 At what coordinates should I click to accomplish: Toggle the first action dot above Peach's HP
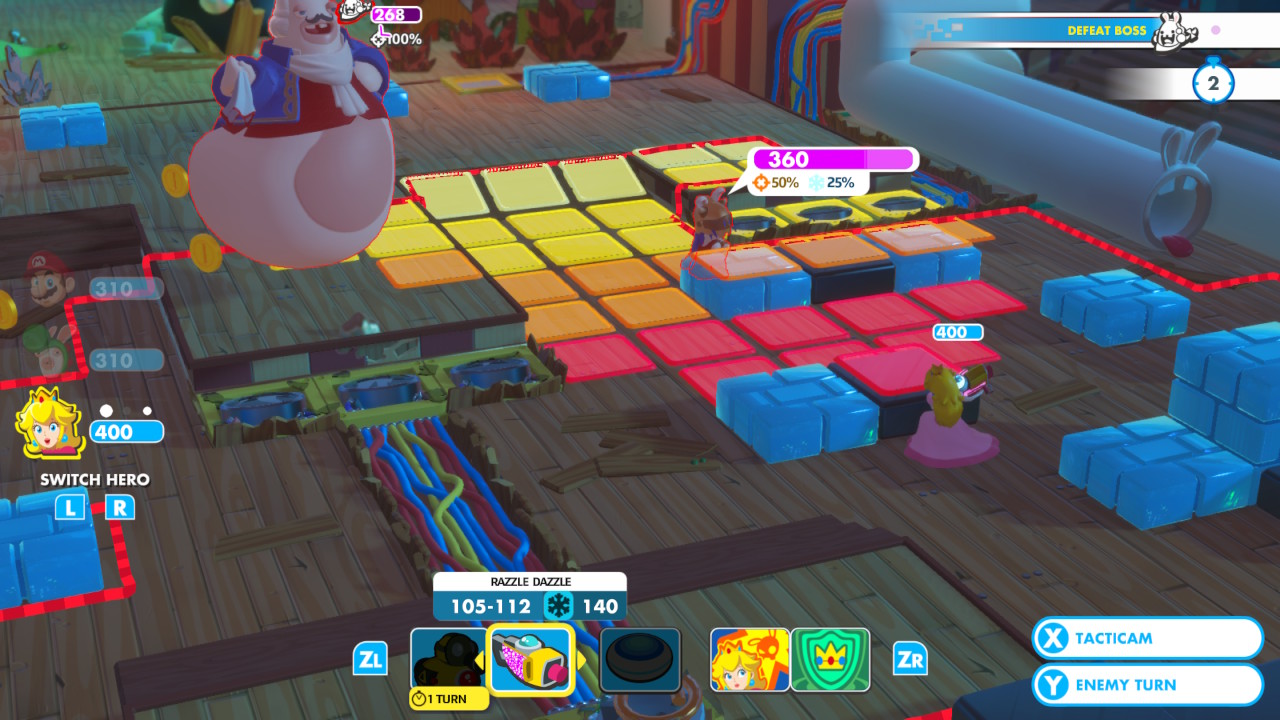(x=106, y=410)
